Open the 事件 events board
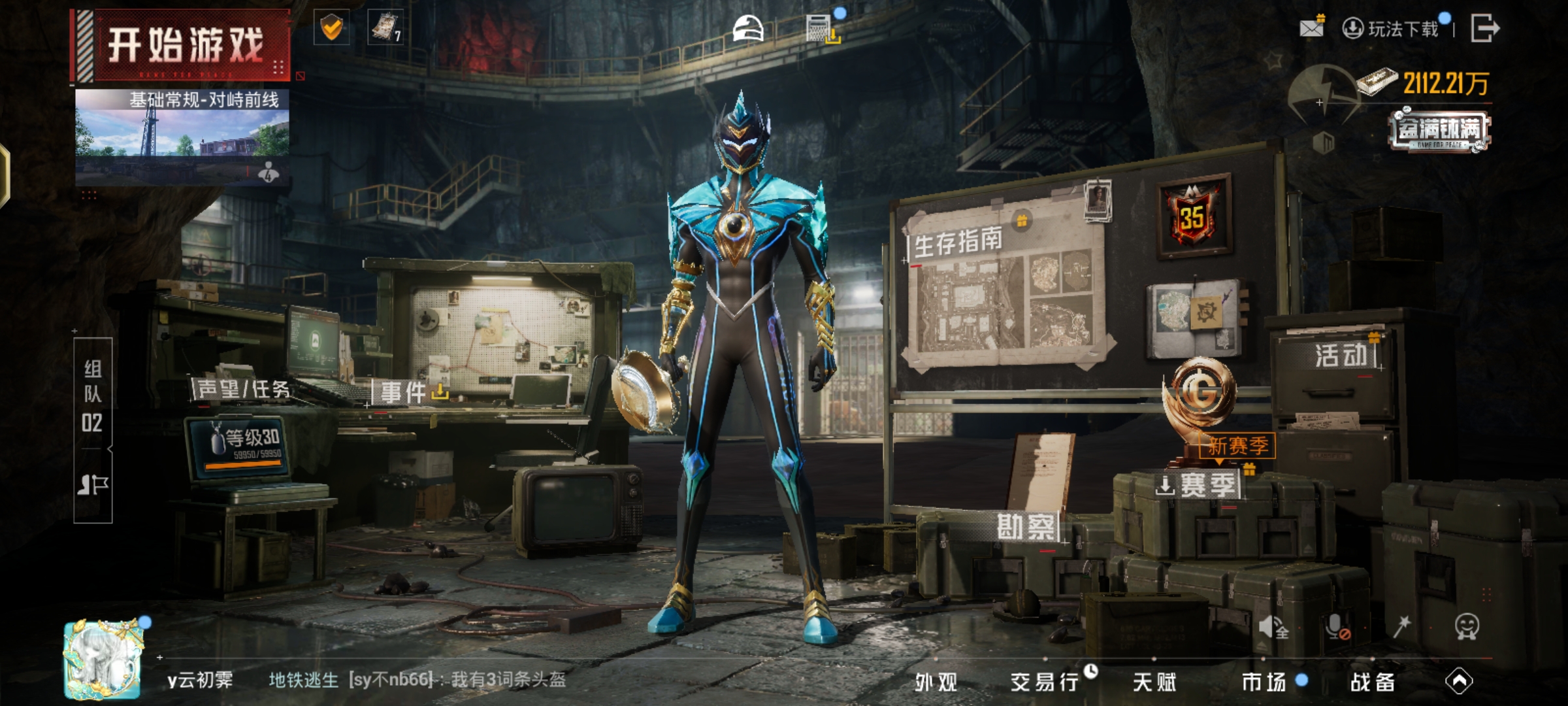 coord(404,392)
